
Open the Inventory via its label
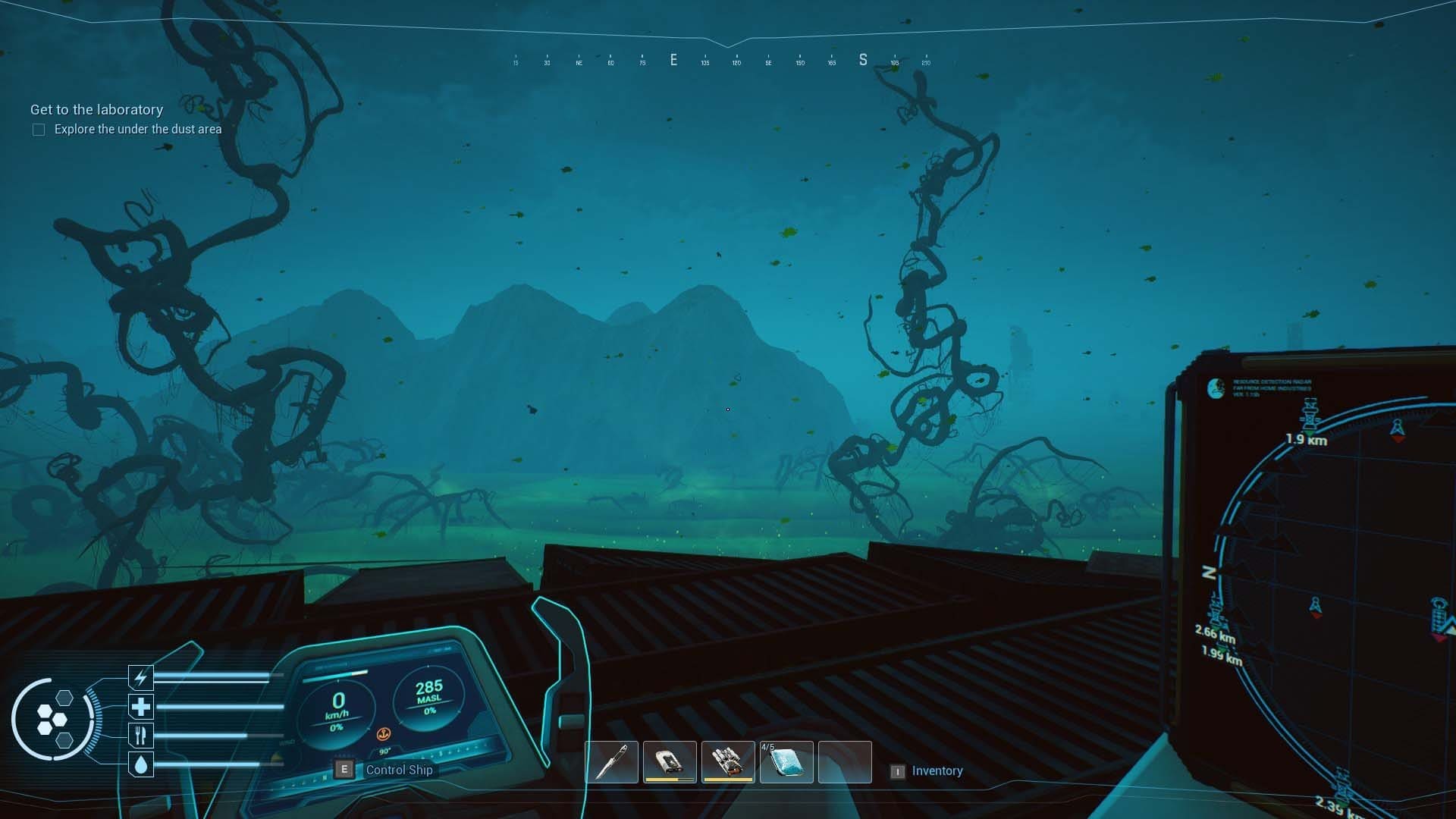click(x=936, y=770)
